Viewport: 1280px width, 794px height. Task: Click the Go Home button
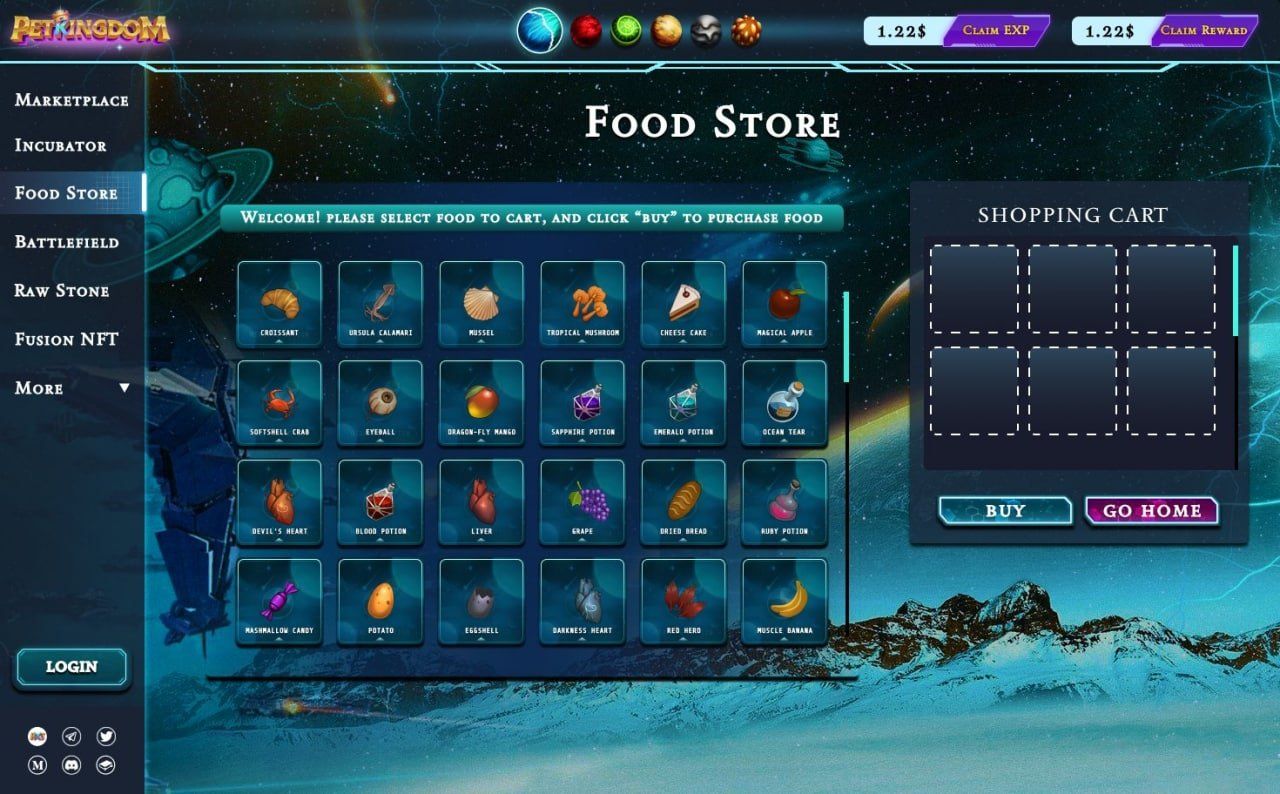[1152, 511]
